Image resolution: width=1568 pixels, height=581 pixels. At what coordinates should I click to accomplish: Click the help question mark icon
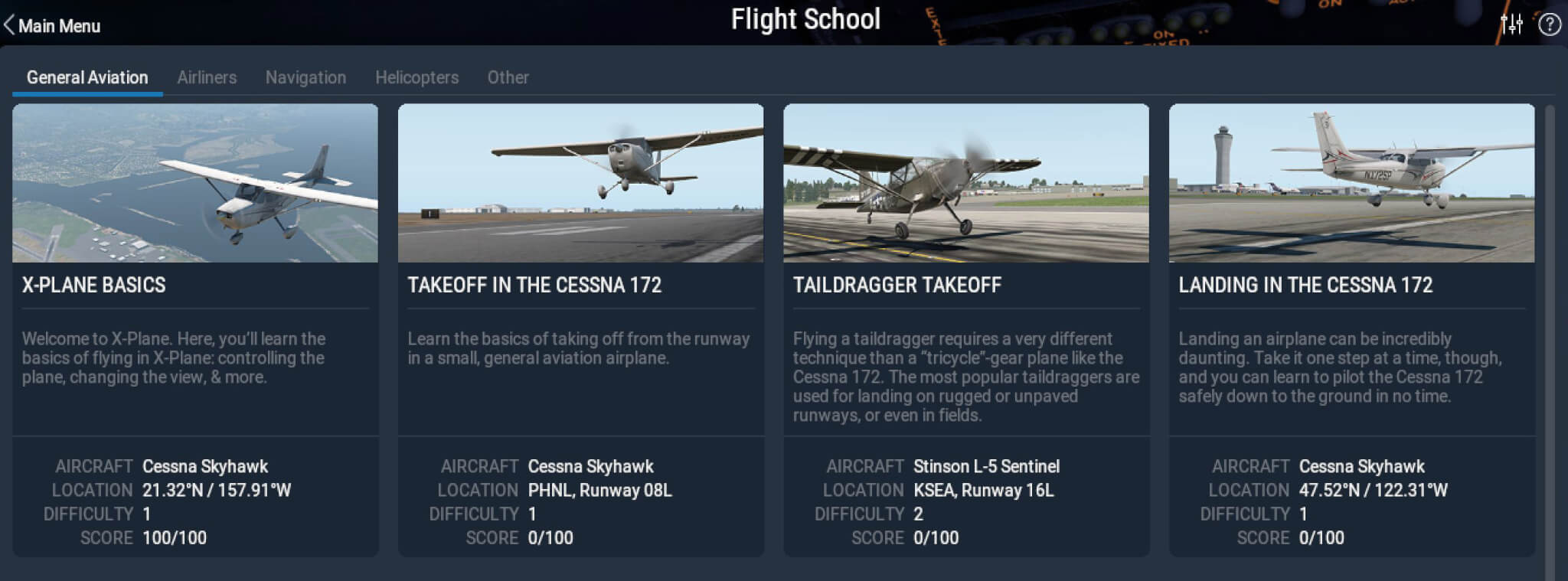[x=1550, y=24]
